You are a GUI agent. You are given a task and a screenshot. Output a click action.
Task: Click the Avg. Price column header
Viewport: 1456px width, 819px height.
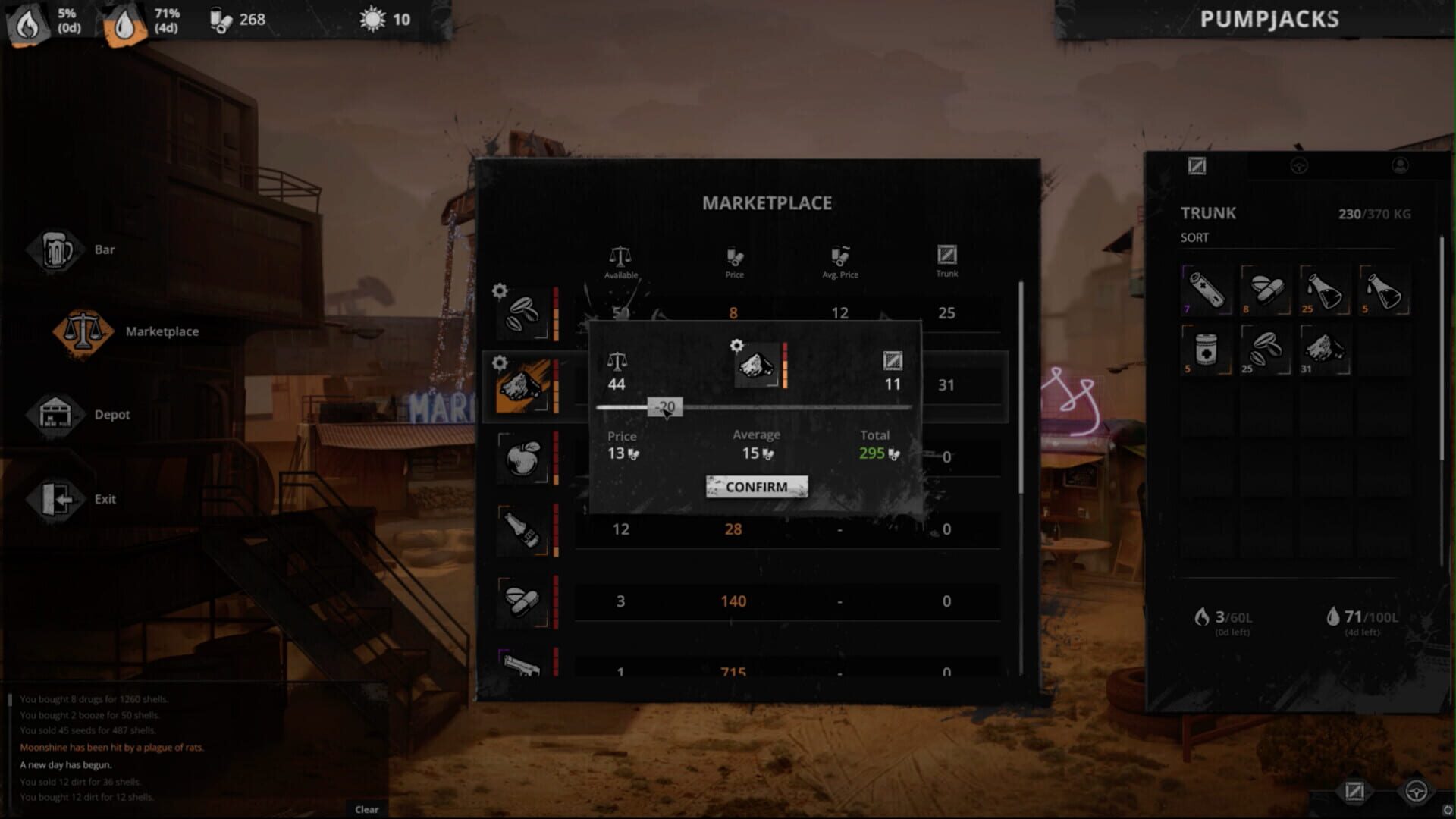[x=839, y=262]
